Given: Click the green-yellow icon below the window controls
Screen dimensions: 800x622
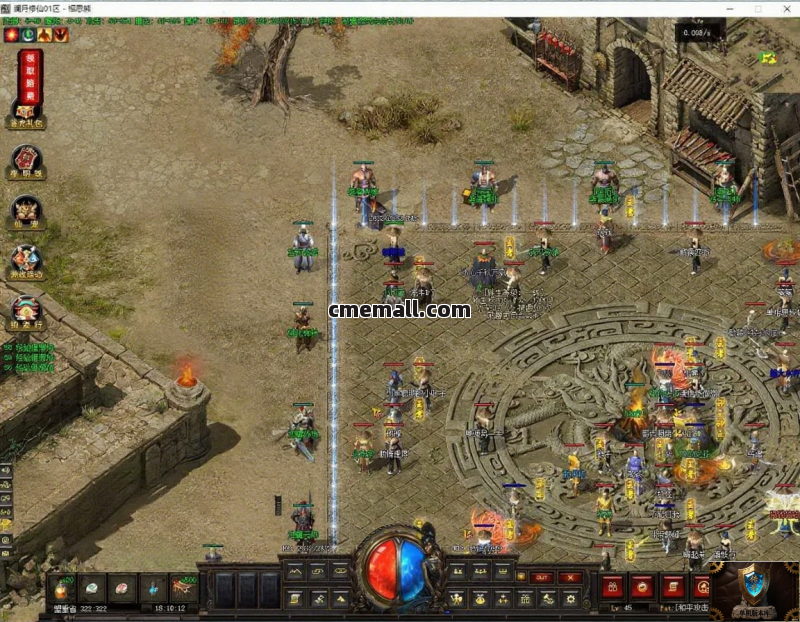Looking at the screenshot, I should [x=768, y=57].
